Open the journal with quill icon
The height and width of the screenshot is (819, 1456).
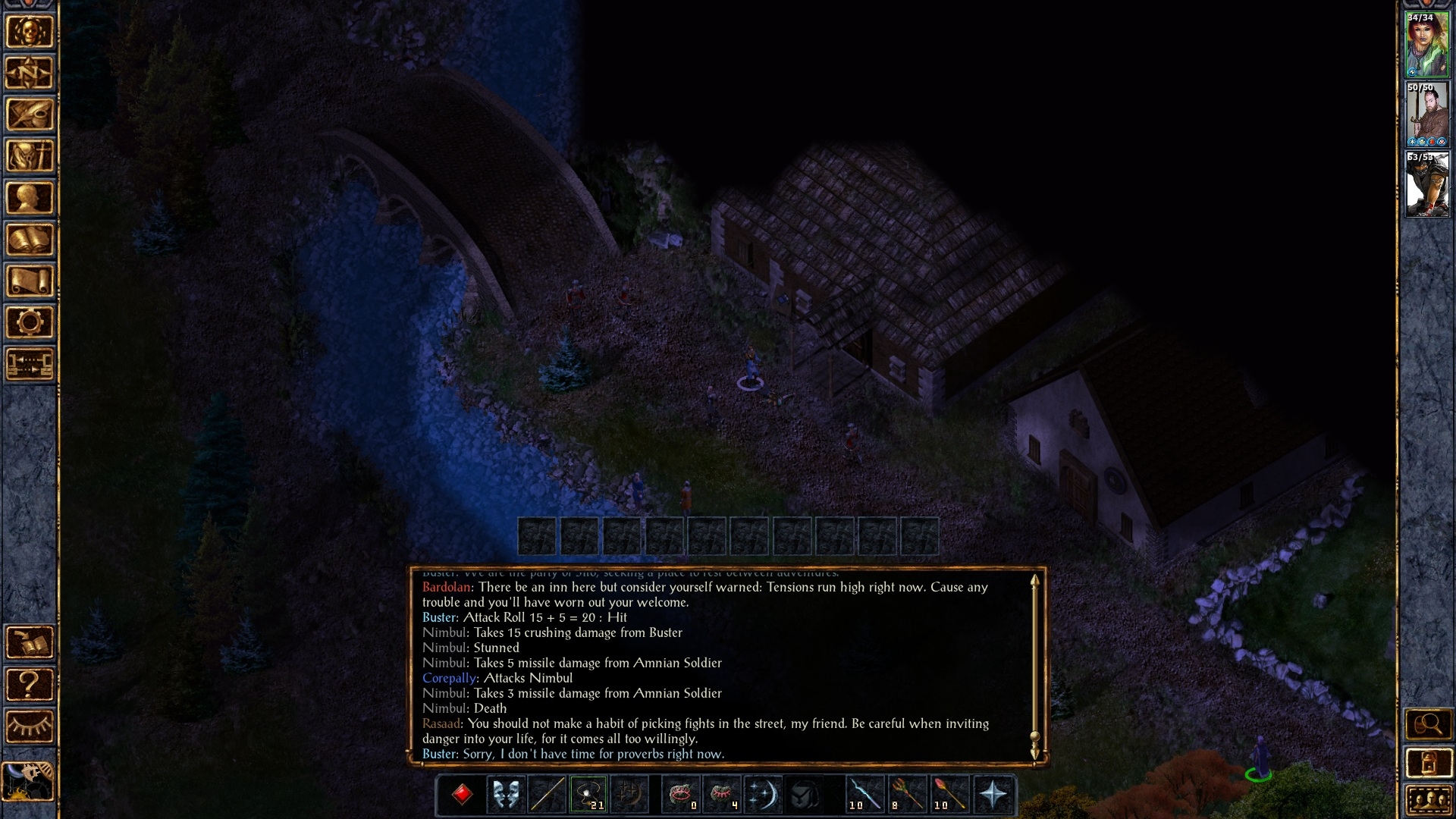[x=30, y=115]
